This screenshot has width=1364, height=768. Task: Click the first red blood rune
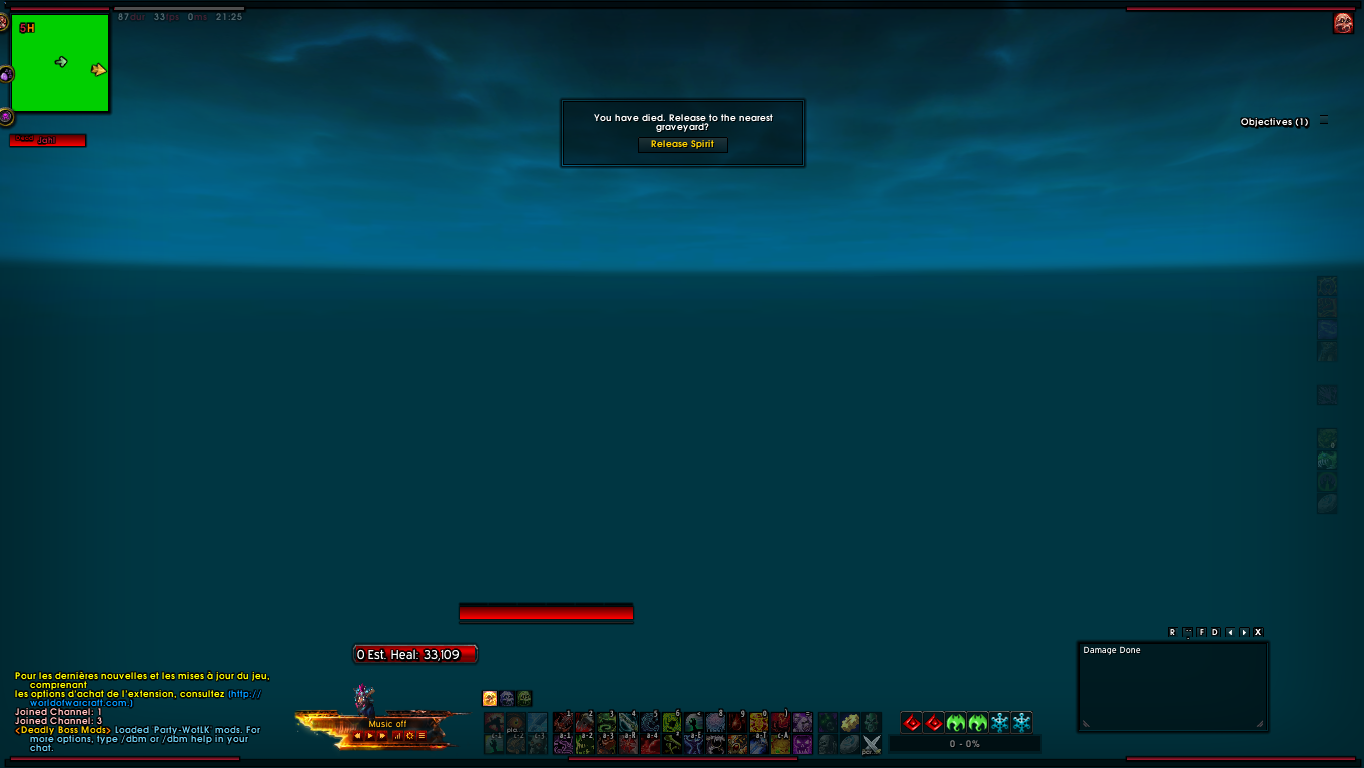911,722
